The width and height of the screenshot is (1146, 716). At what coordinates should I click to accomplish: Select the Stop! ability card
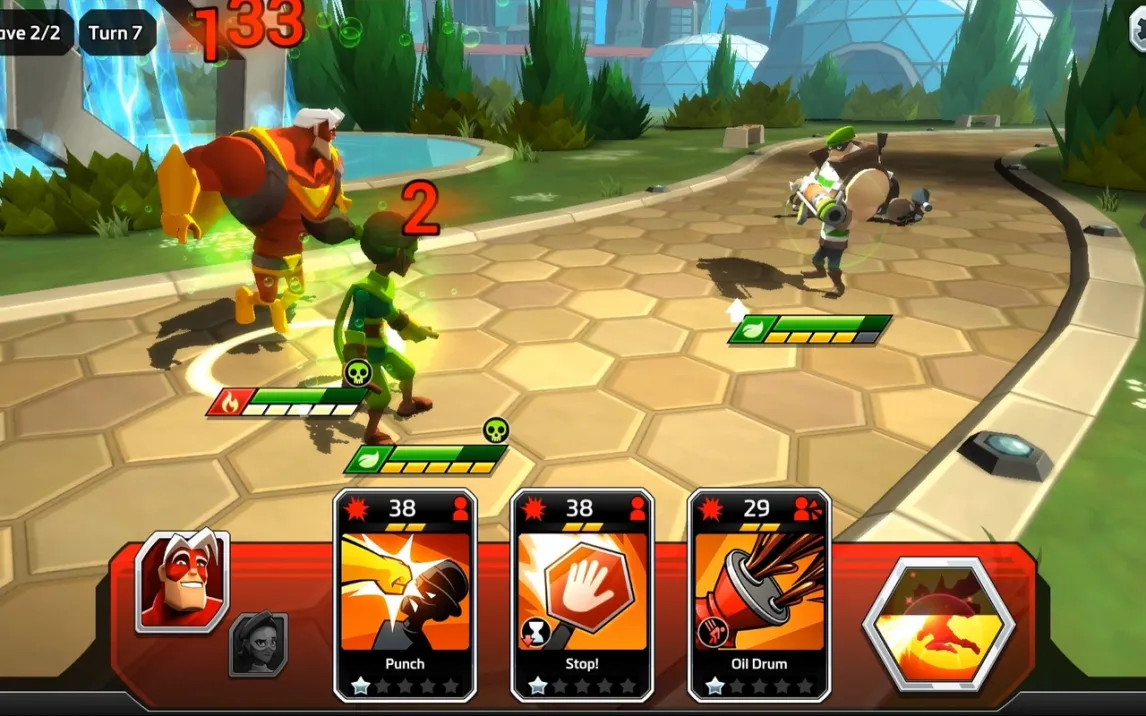coord(581,594)
